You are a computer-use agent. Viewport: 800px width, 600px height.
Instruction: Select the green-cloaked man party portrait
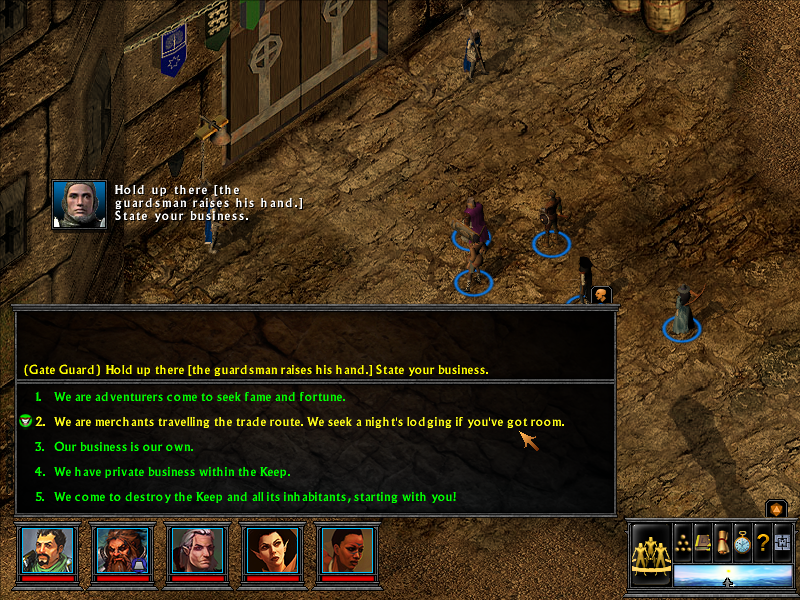[48, 549]
